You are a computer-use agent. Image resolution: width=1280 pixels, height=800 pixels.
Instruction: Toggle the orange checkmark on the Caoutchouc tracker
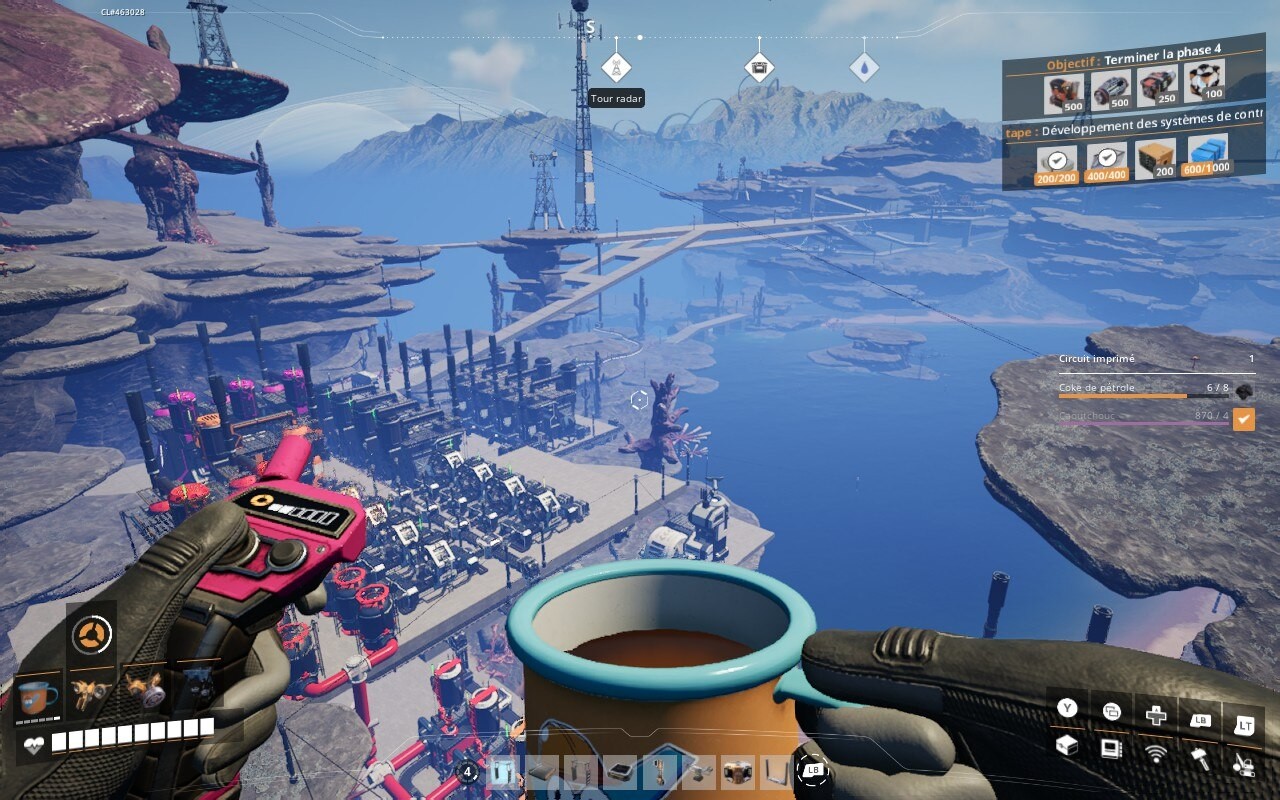click(1243, 419)
